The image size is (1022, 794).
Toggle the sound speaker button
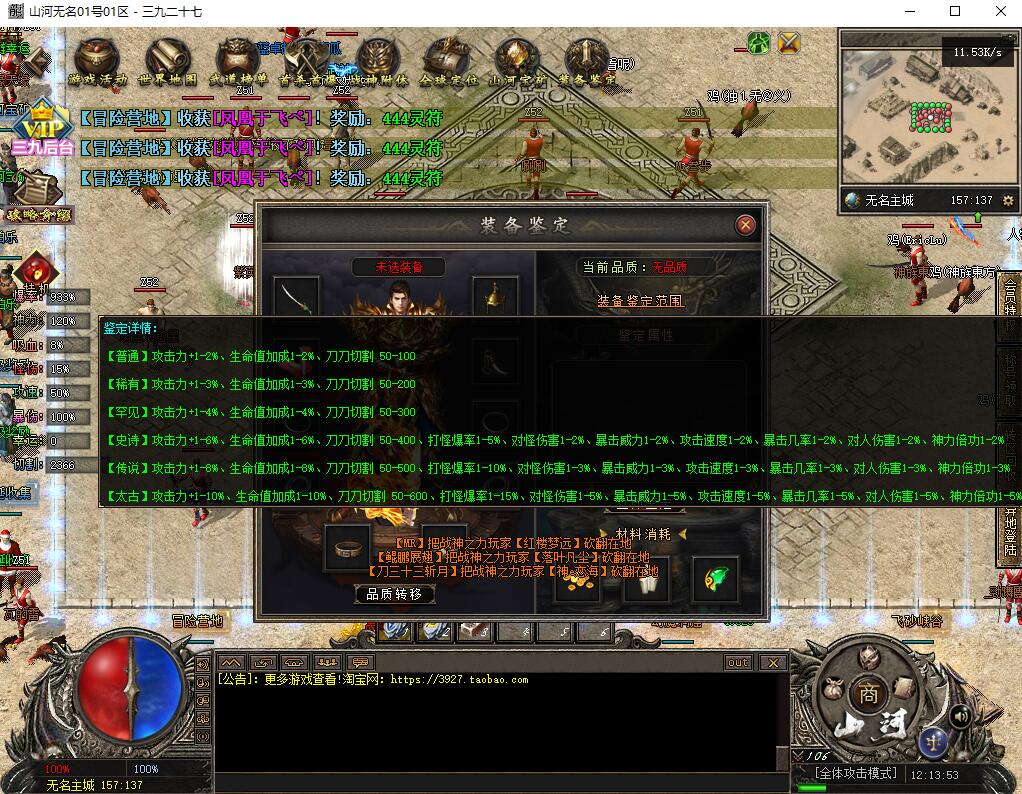(960, 715)
